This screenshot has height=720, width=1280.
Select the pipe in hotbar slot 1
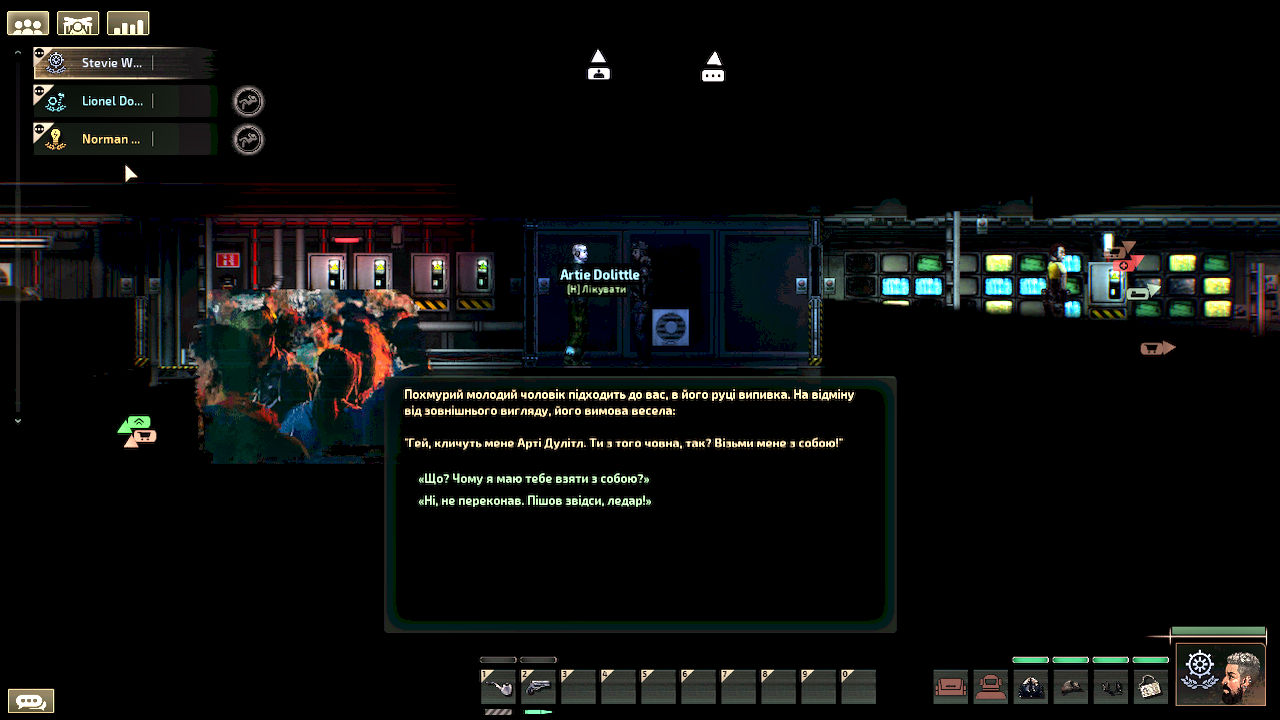coord(498,686)
